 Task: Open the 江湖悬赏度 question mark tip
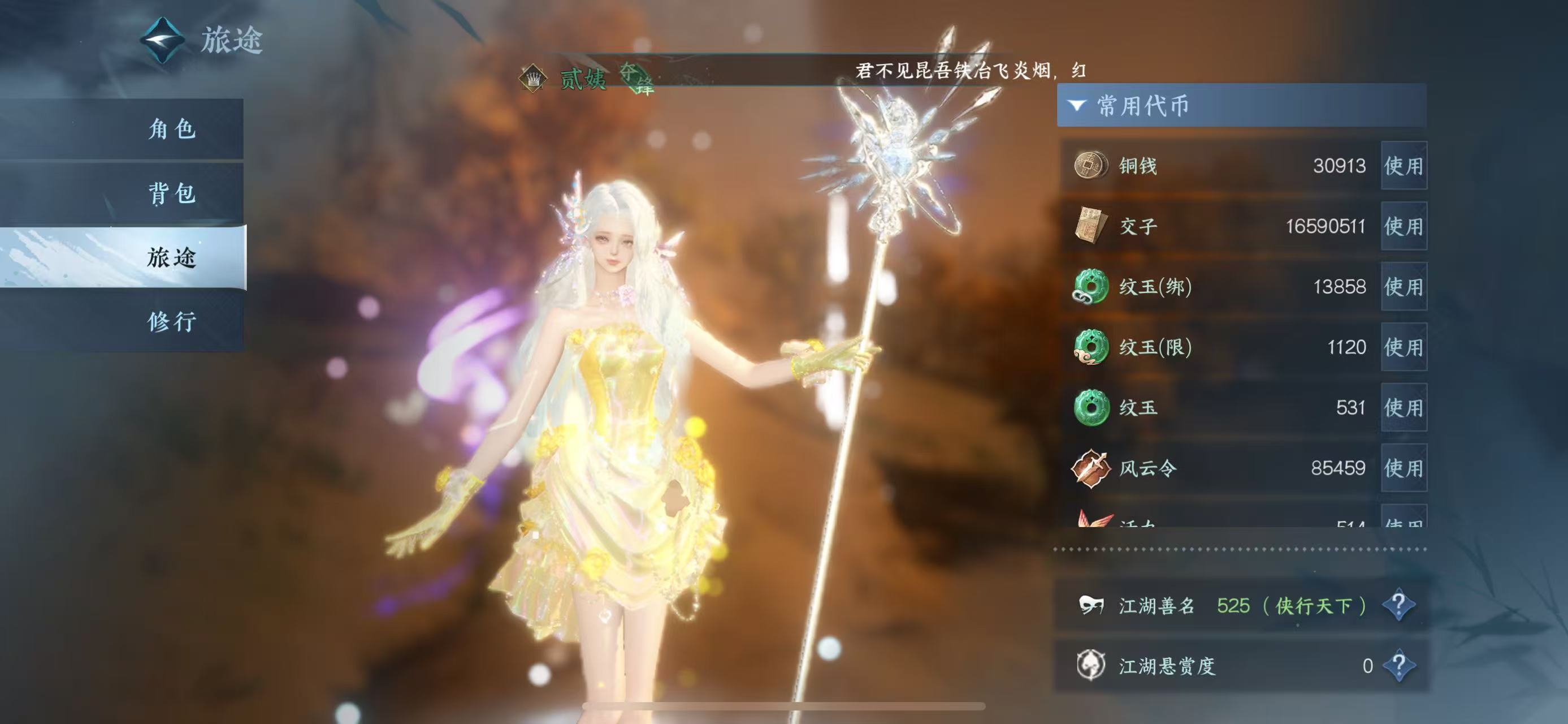tap(1398, 665)
